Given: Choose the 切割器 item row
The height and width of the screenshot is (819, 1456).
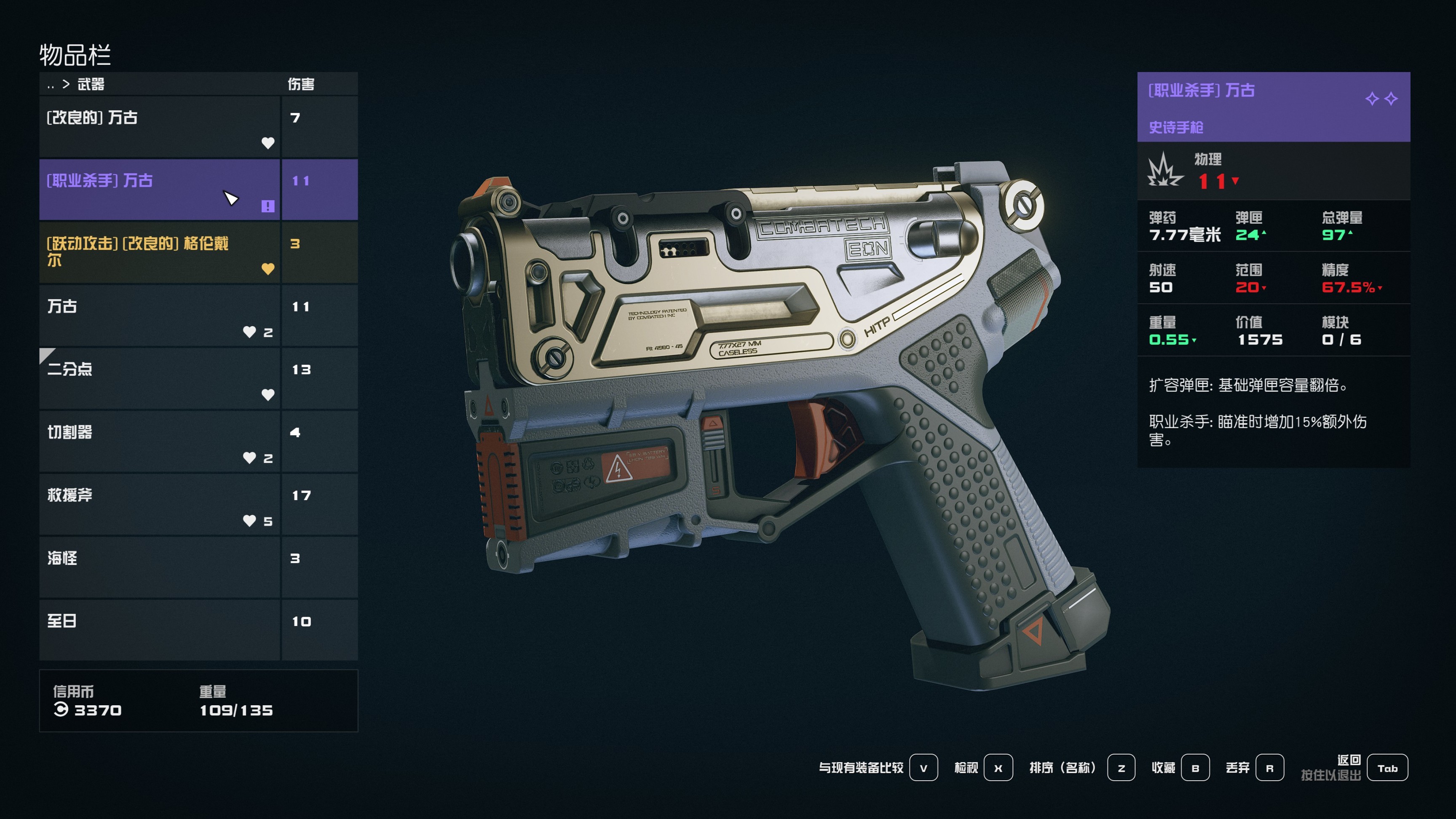Looking at the screenshot, I should pyautogui.click(x=159, y=441).
